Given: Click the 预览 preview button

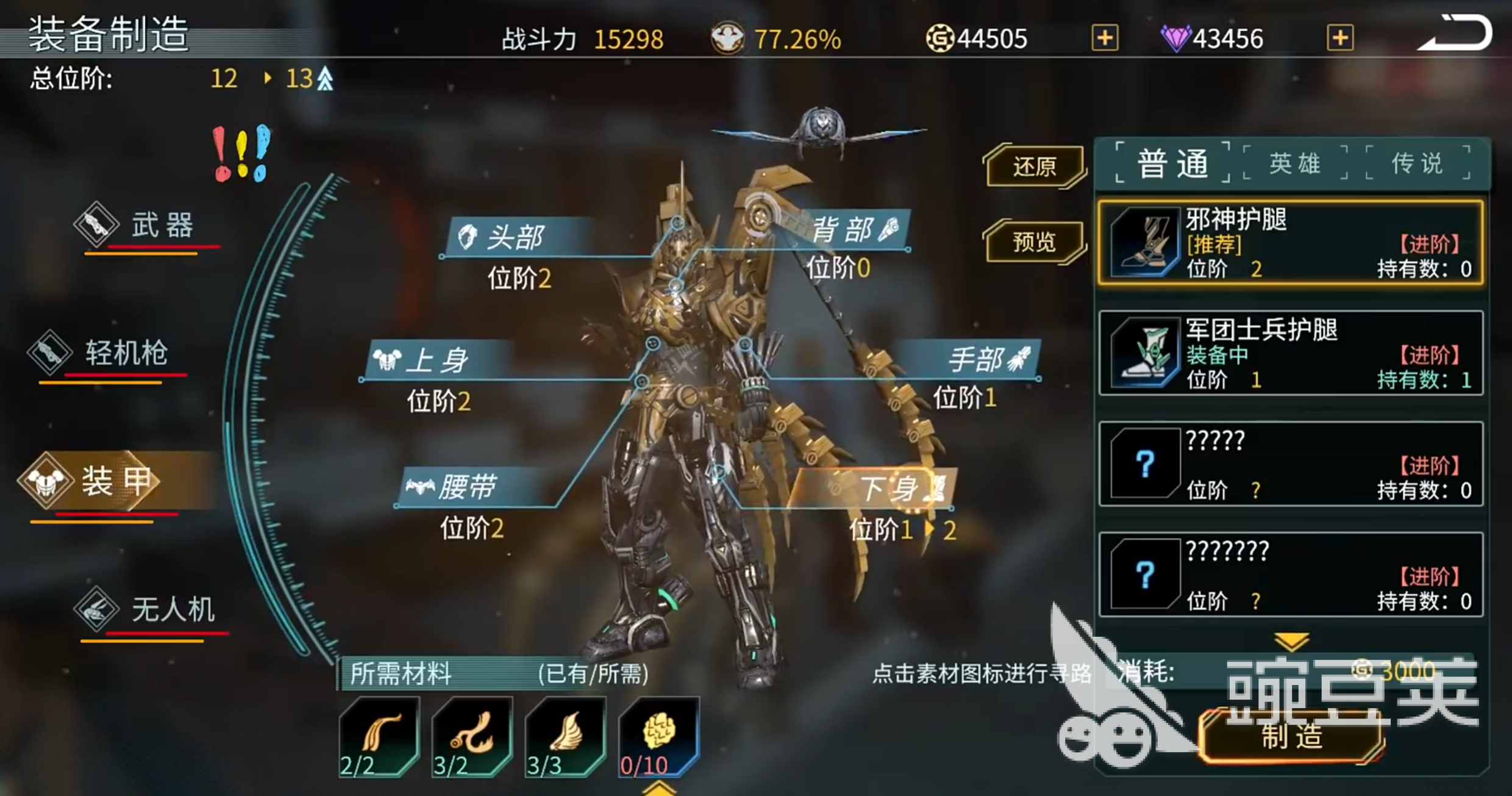Looking at the screenshot, I should pos(1035,243).
